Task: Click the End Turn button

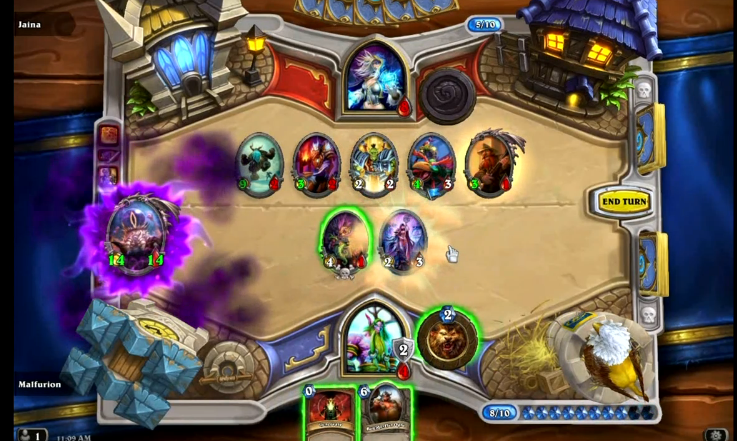Action: coord(623,201)
